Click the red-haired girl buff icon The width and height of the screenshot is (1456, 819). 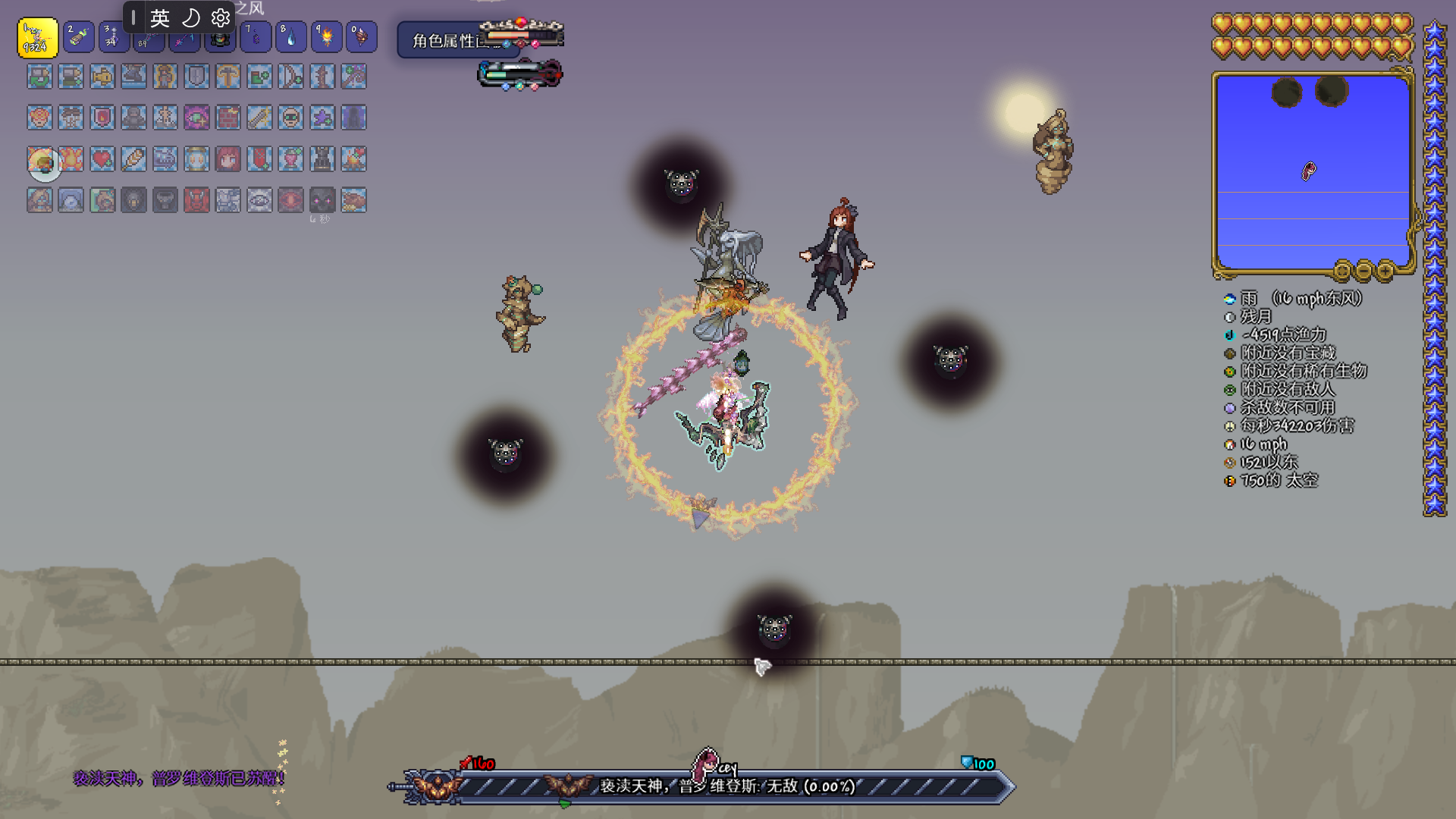point(227,159)
